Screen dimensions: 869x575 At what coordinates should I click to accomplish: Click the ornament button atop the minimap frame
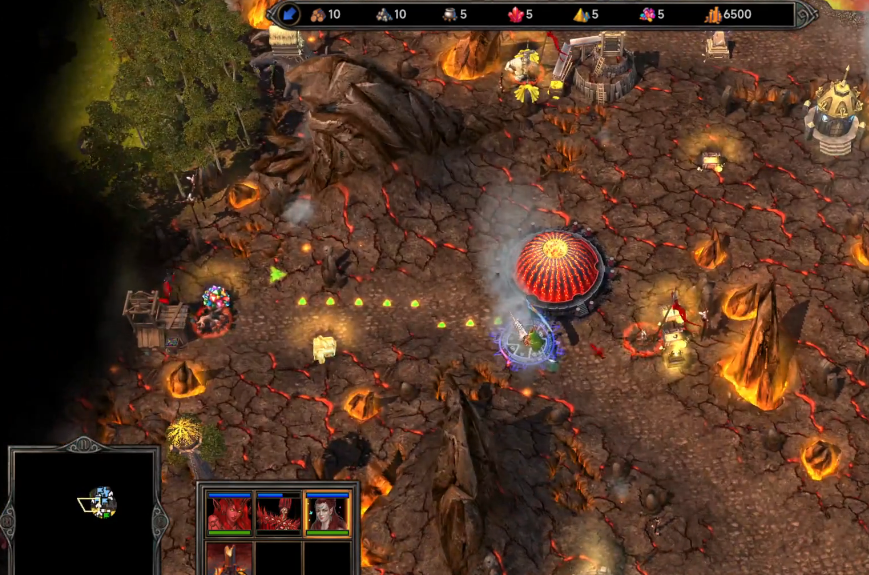(x=85, y=446)
